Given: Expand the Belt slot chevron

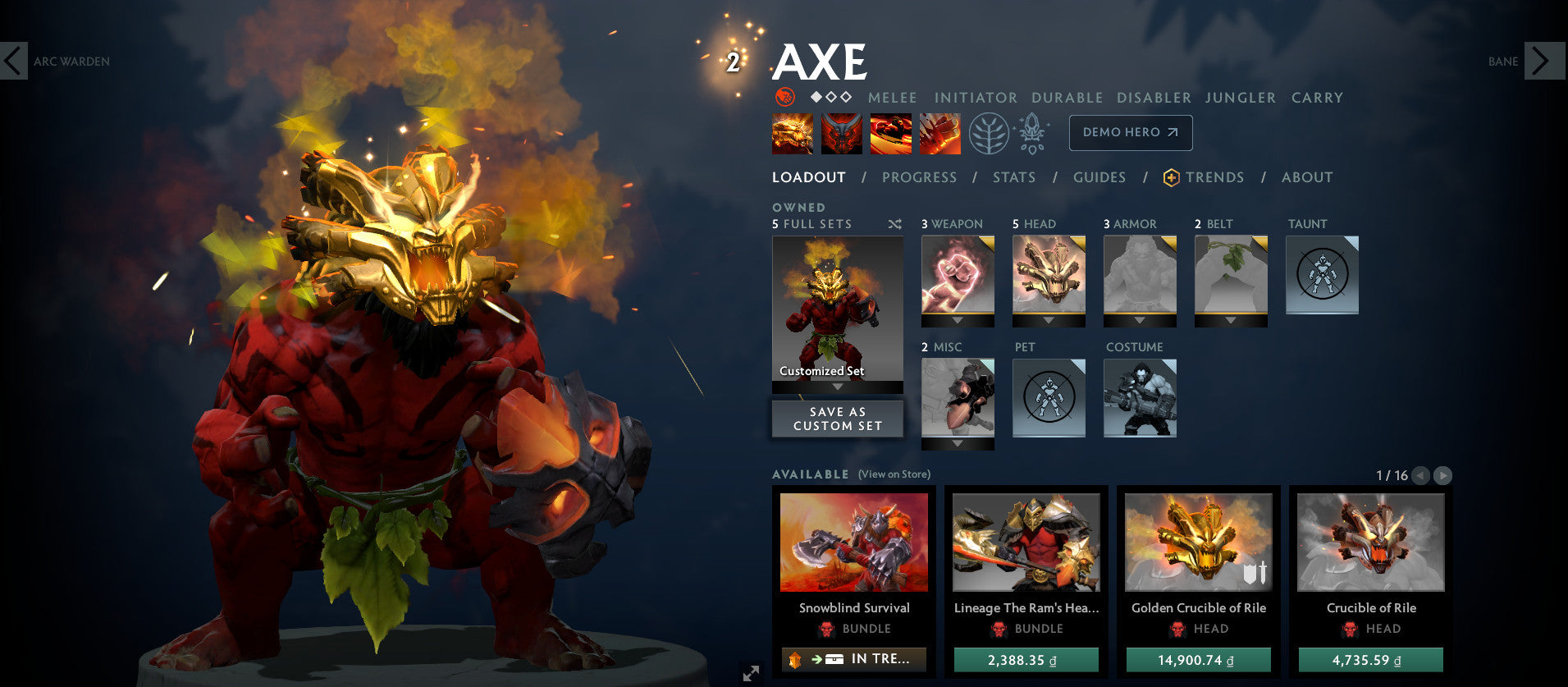Looking at the screenshot, I should (1231, 321).
